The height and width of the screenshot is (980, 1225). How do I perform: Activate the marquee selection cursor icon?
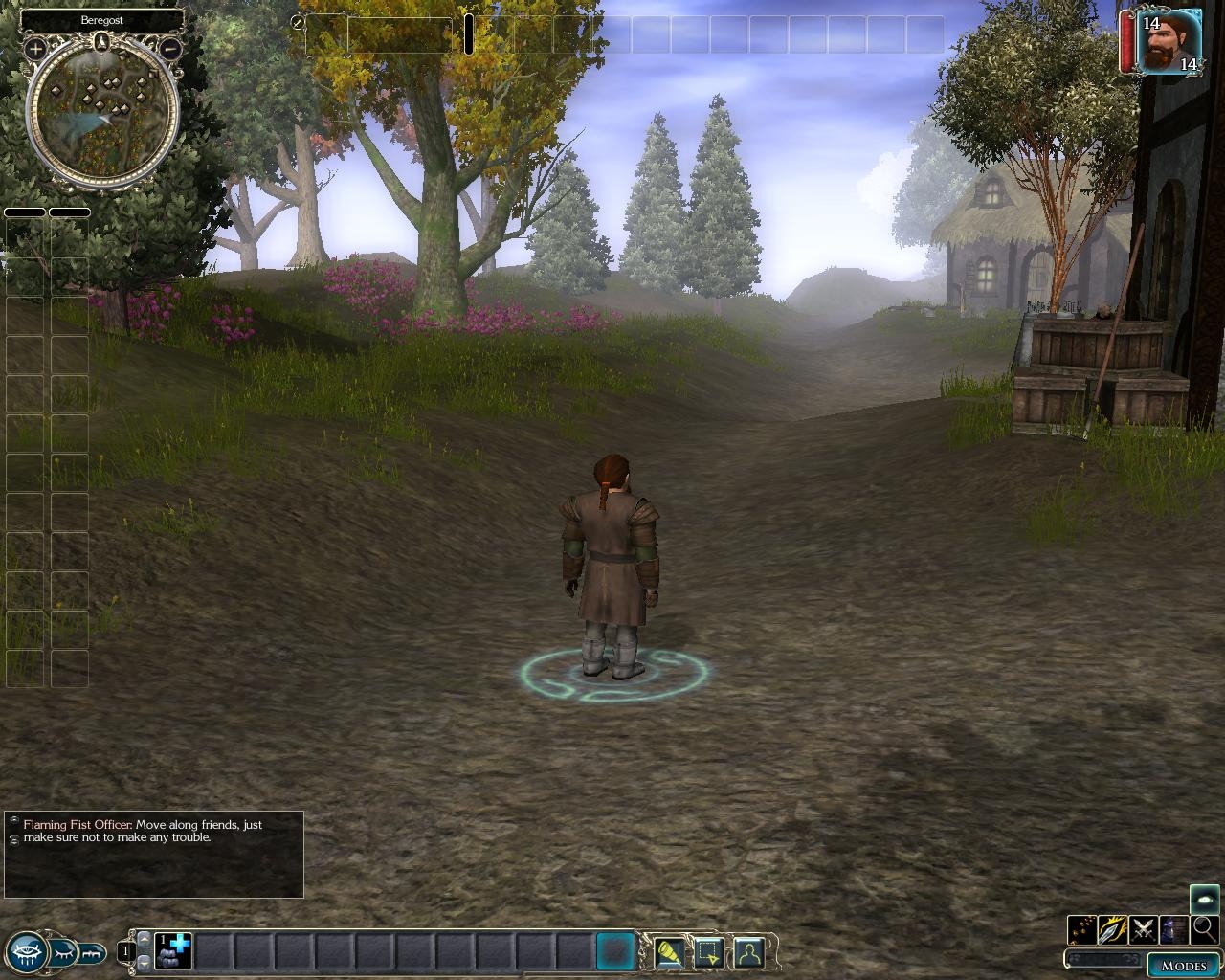click(708, 952)
